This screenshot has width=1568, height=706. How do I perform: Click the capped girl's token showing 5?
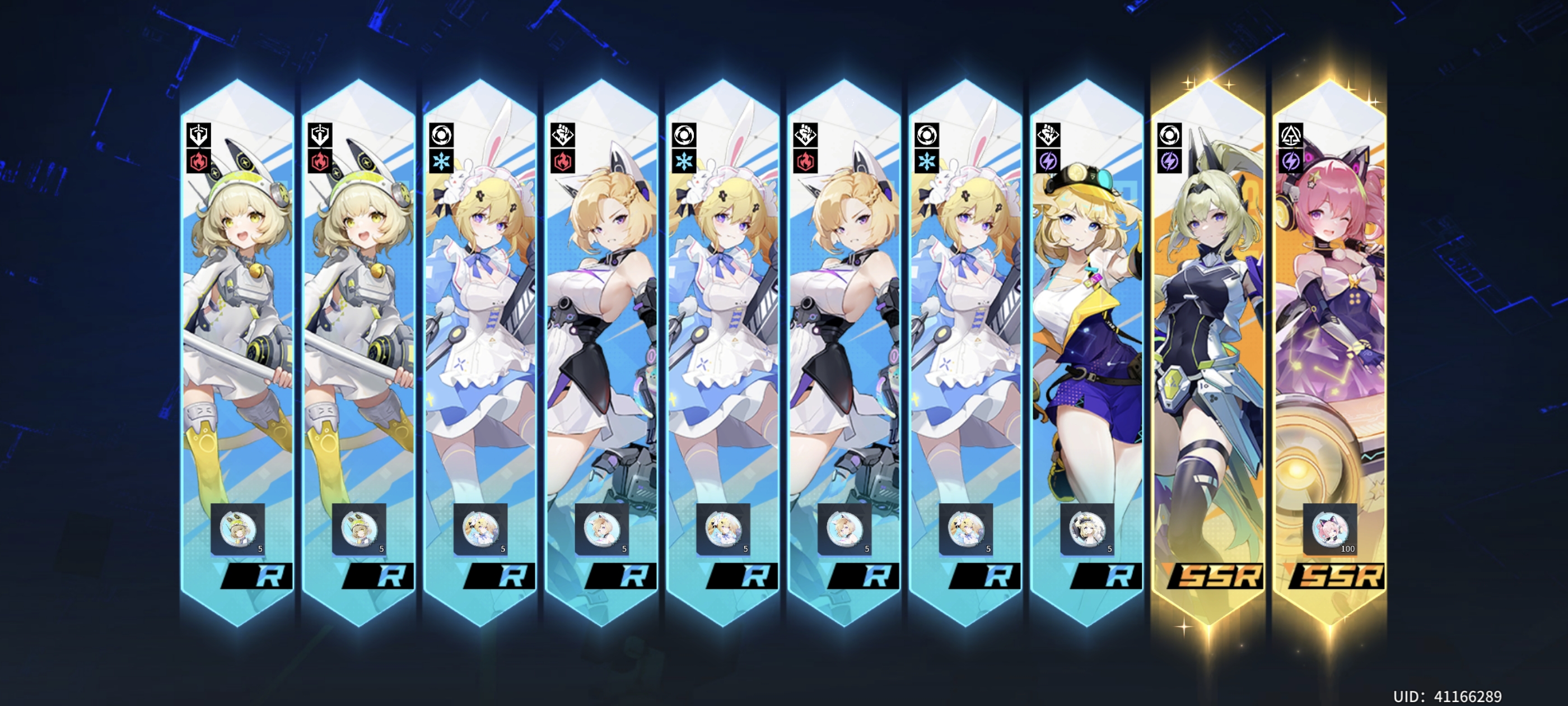(1087, 529)
